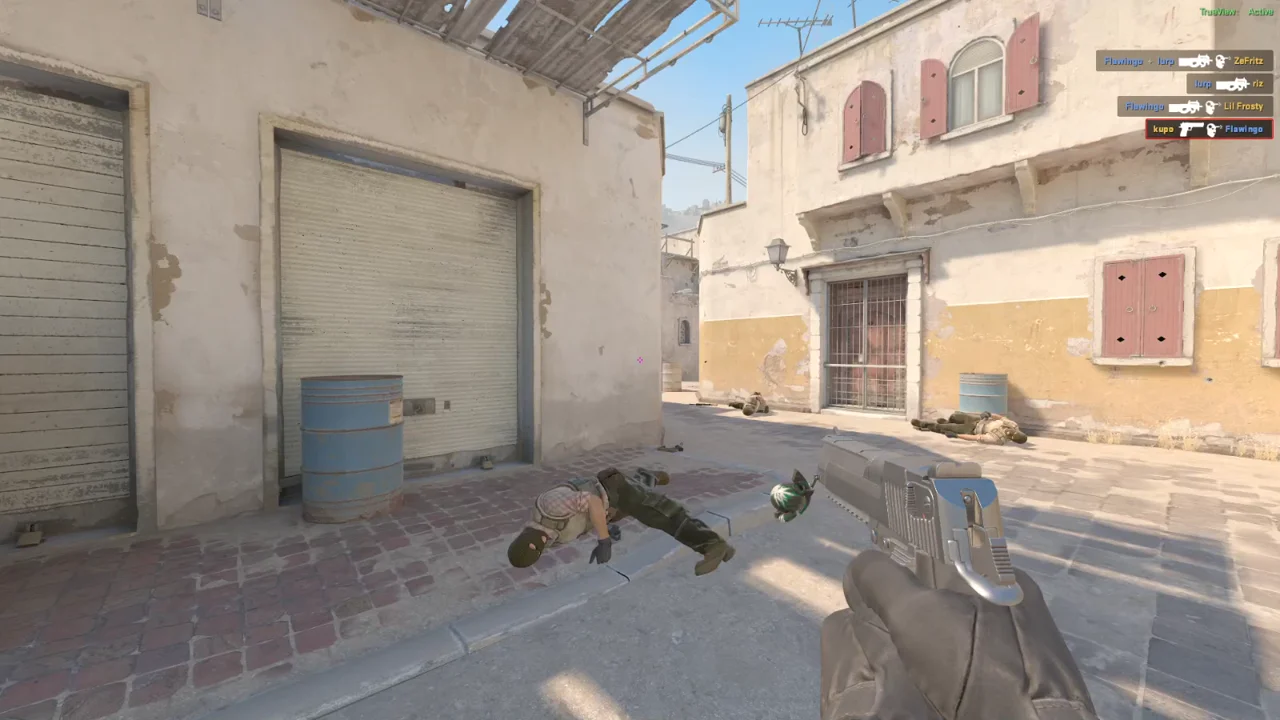Click the headshot skull icon beside Flawingo's name
Viewport: 1280px width, 720px height.
click(1213, 129)
